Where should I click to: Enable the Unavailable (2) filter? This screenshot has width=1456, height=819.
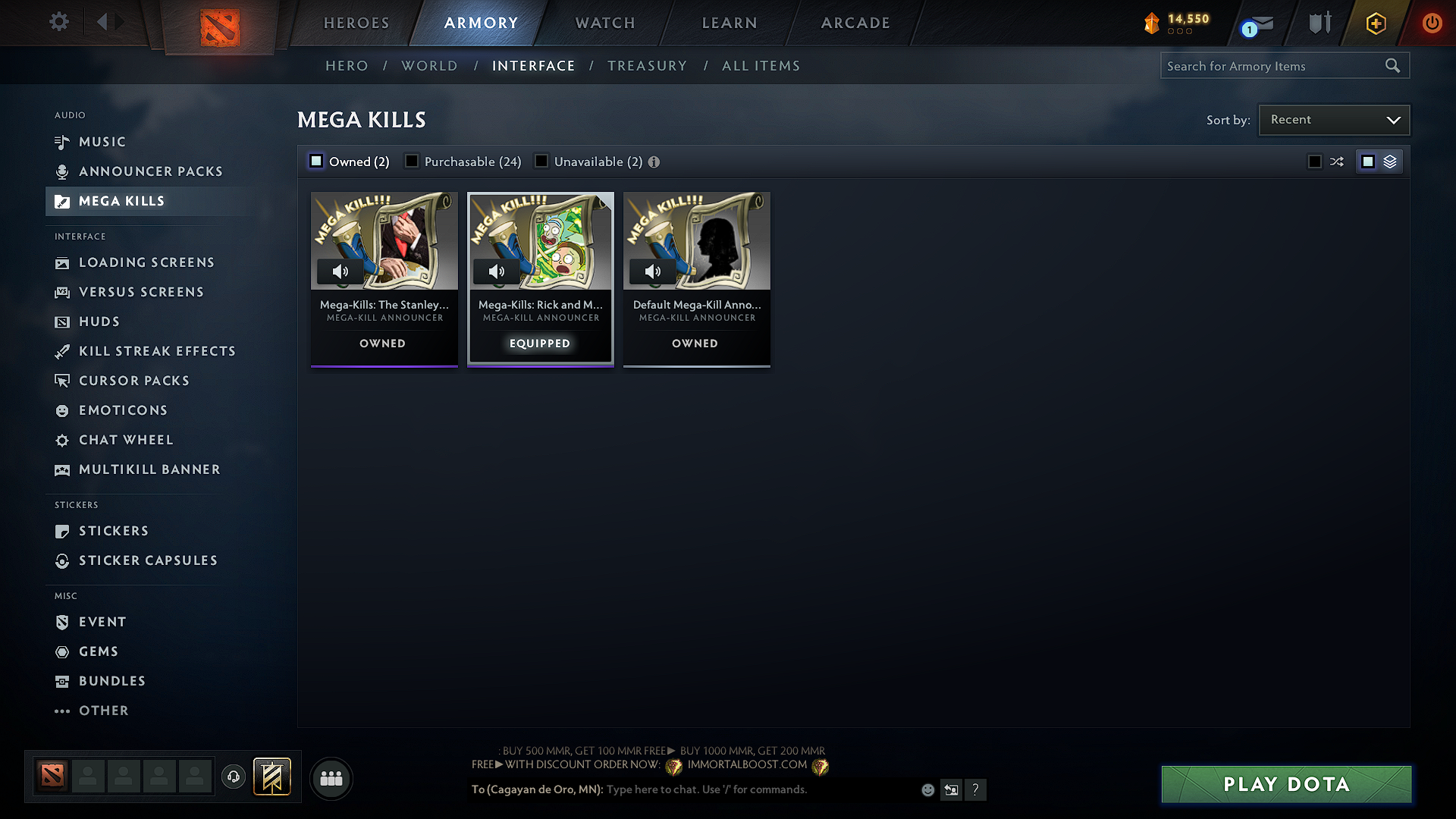tap(541, 161)
